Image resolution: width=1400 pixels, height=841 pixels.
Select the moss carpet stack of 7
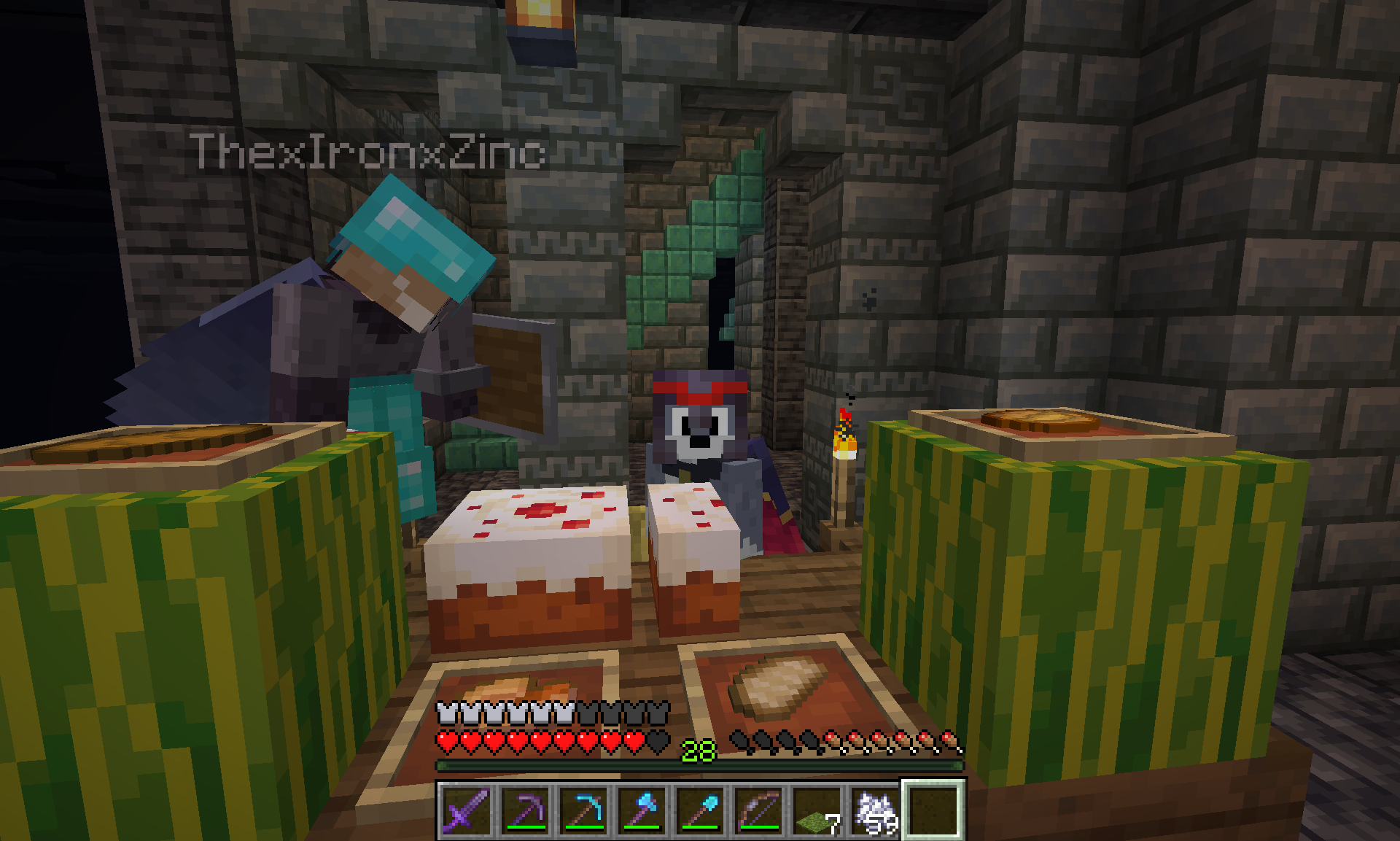817,810
